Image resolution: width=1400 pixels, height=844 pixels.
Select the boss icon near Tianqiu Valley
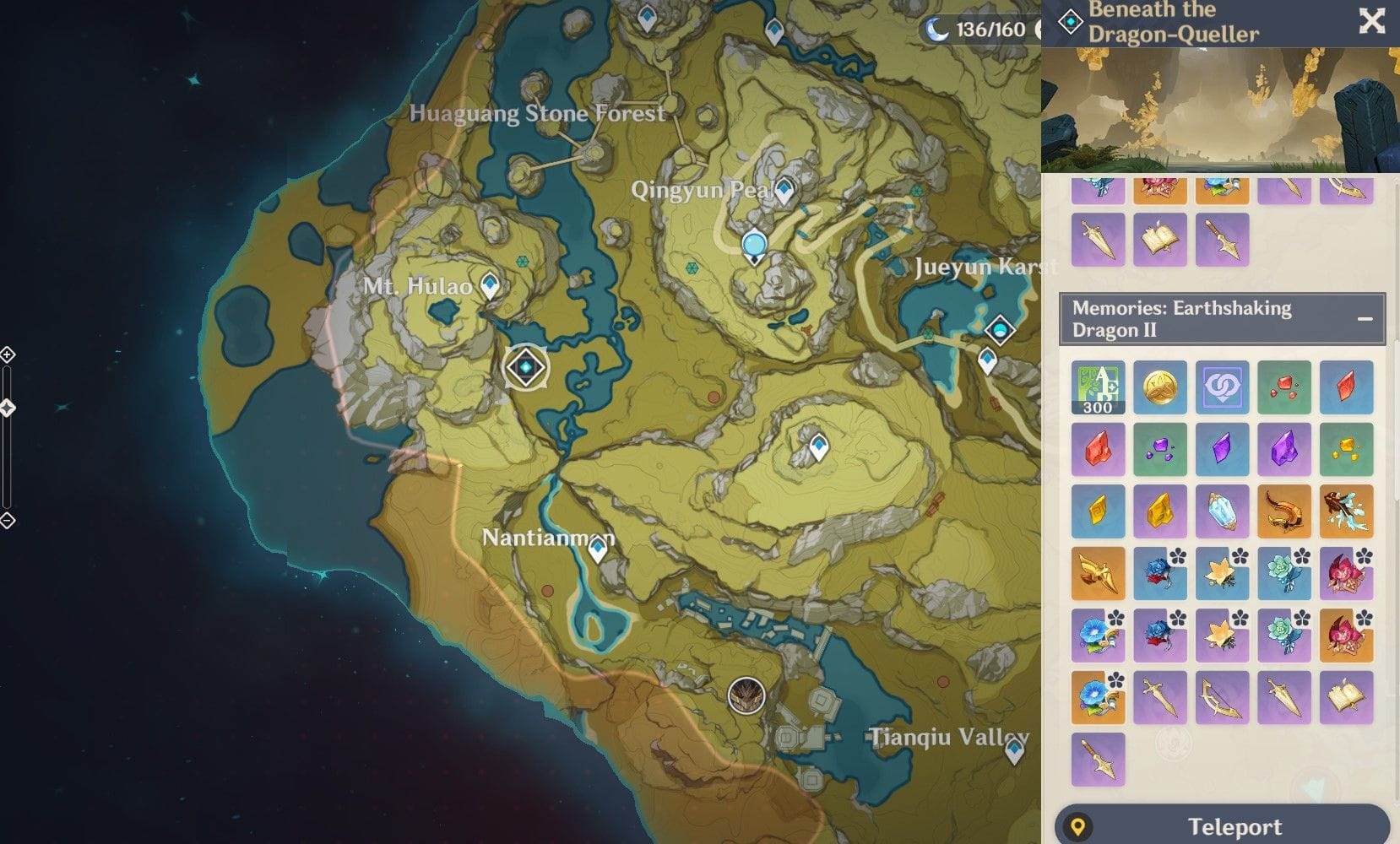point(746,695)
